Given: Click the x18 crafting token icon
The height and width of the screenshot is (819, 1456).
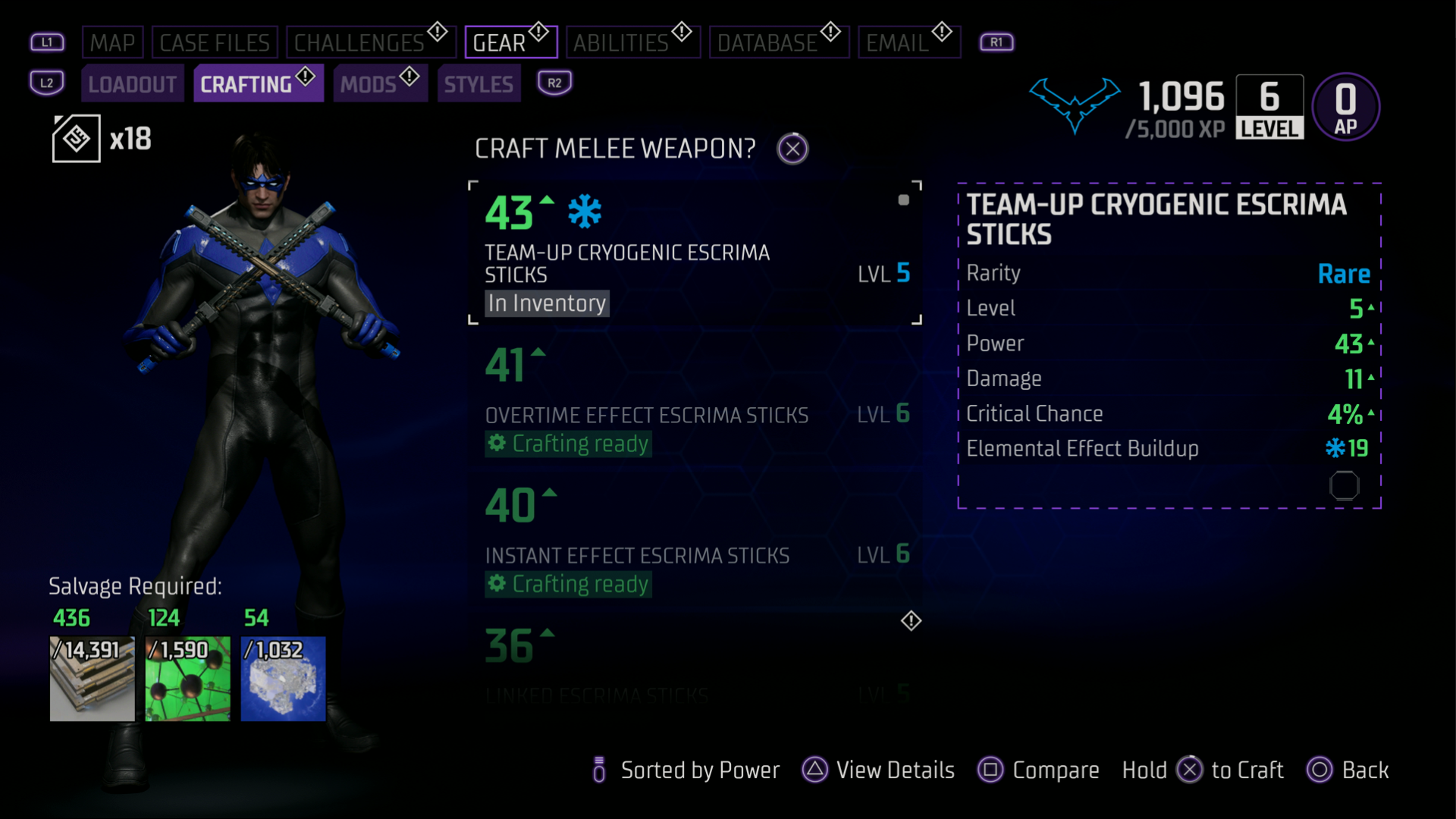Looking at the screenshot, I should coord(76,138).
